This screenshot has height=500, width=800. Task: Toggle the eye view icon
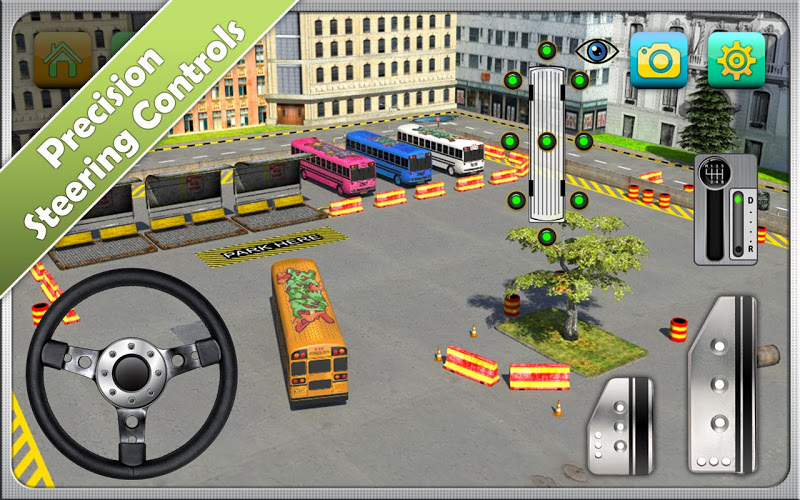point(596,51)
